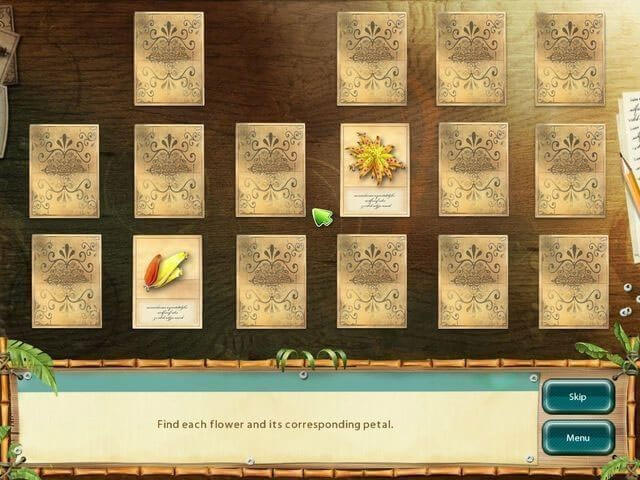The height and width of the screenshot is (480, 640).
Task: Select the revealed yellow flower card
Action: (x=374, y=169)
